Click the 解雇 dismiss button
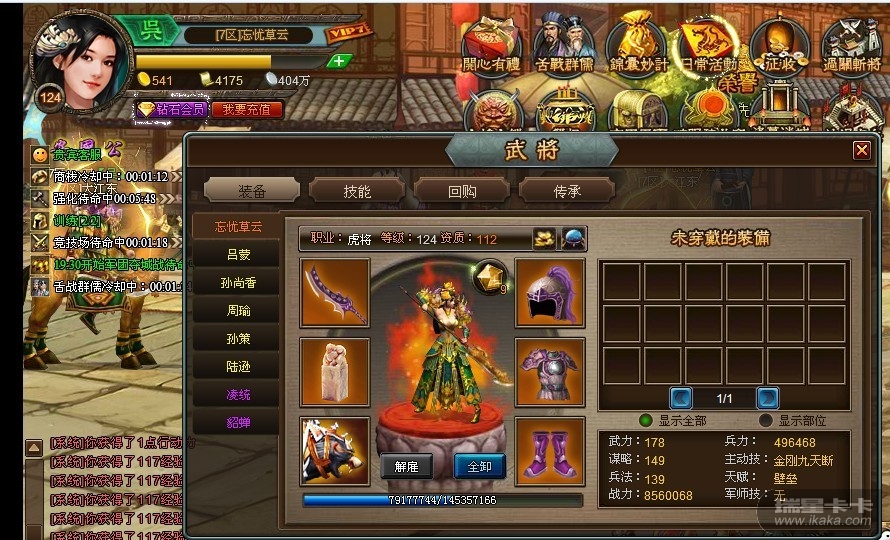 406,466
